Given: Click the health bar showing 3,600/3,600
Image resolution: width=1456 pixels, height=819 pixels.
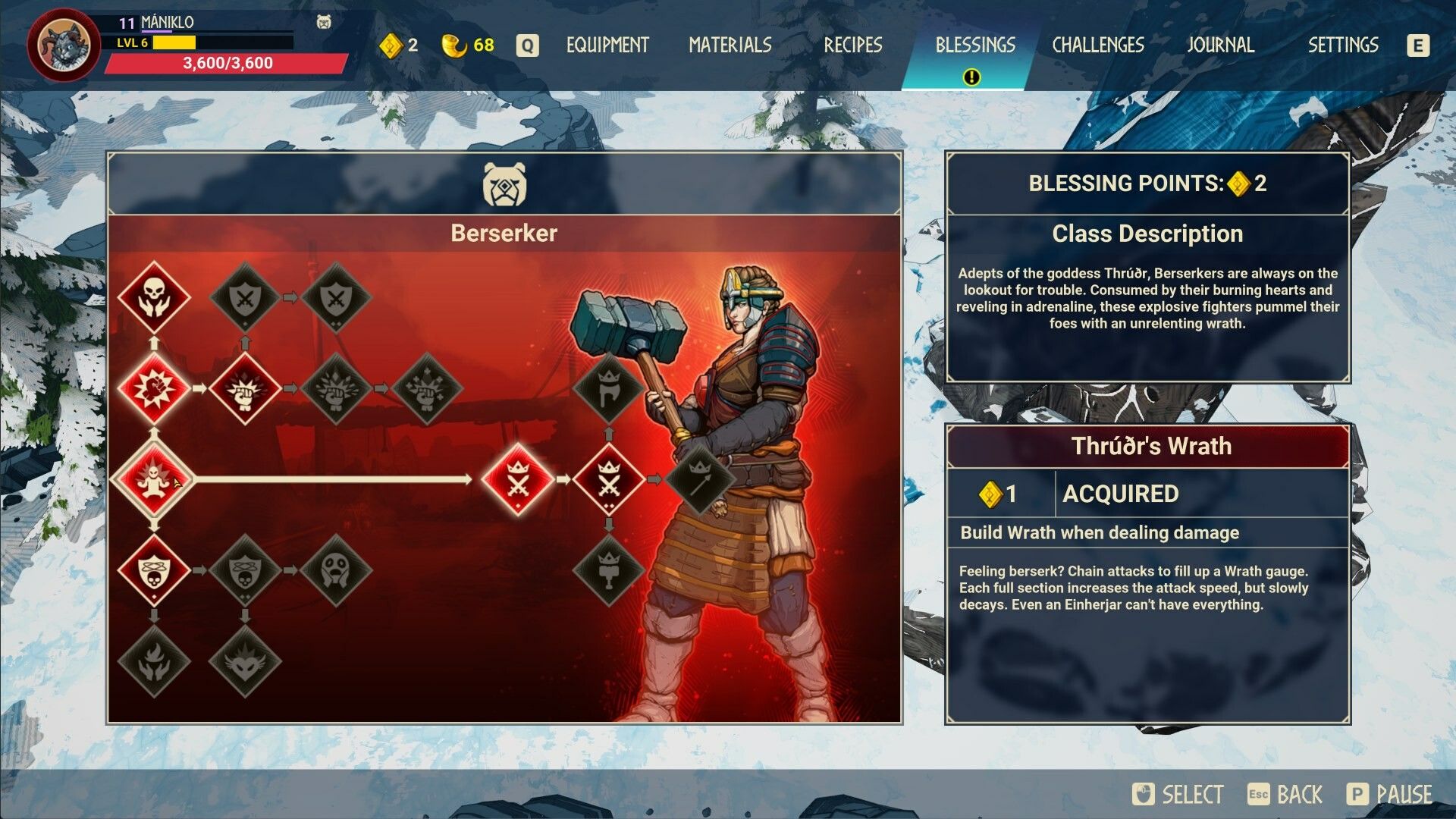Looking at the screenshot, I should coord(227,64).
